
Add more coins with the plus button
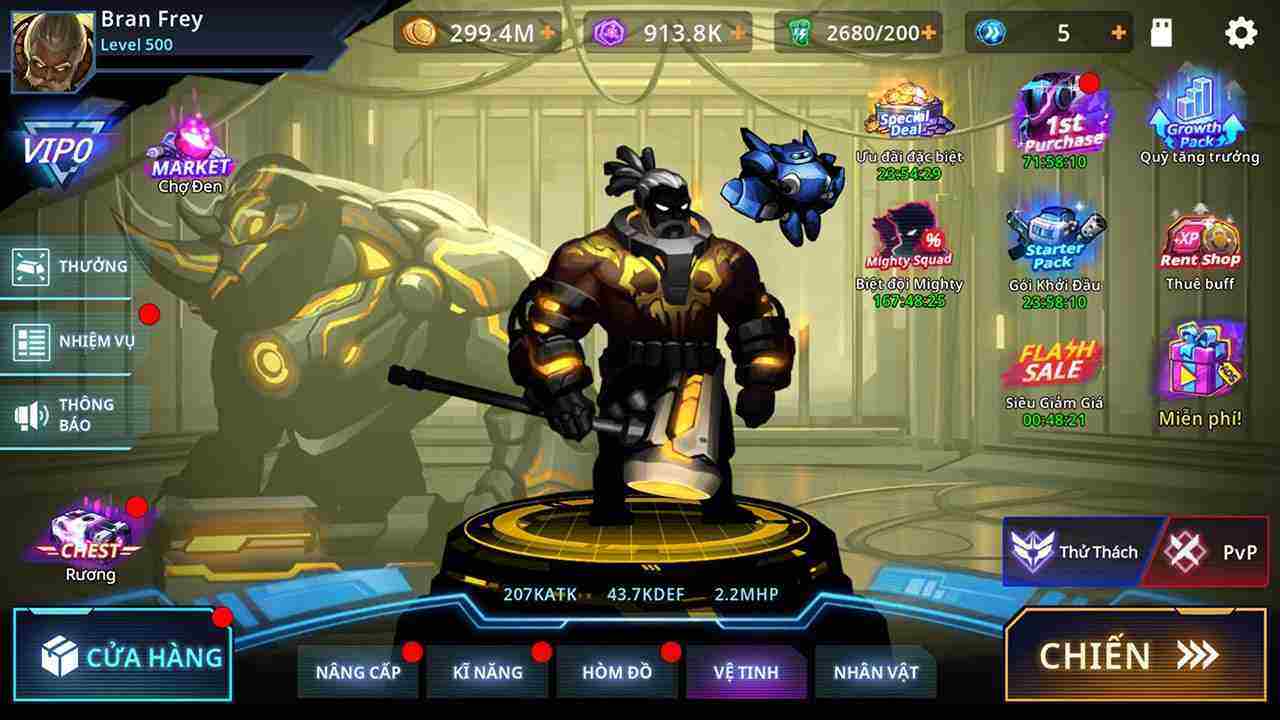click(x=546, y=32)
